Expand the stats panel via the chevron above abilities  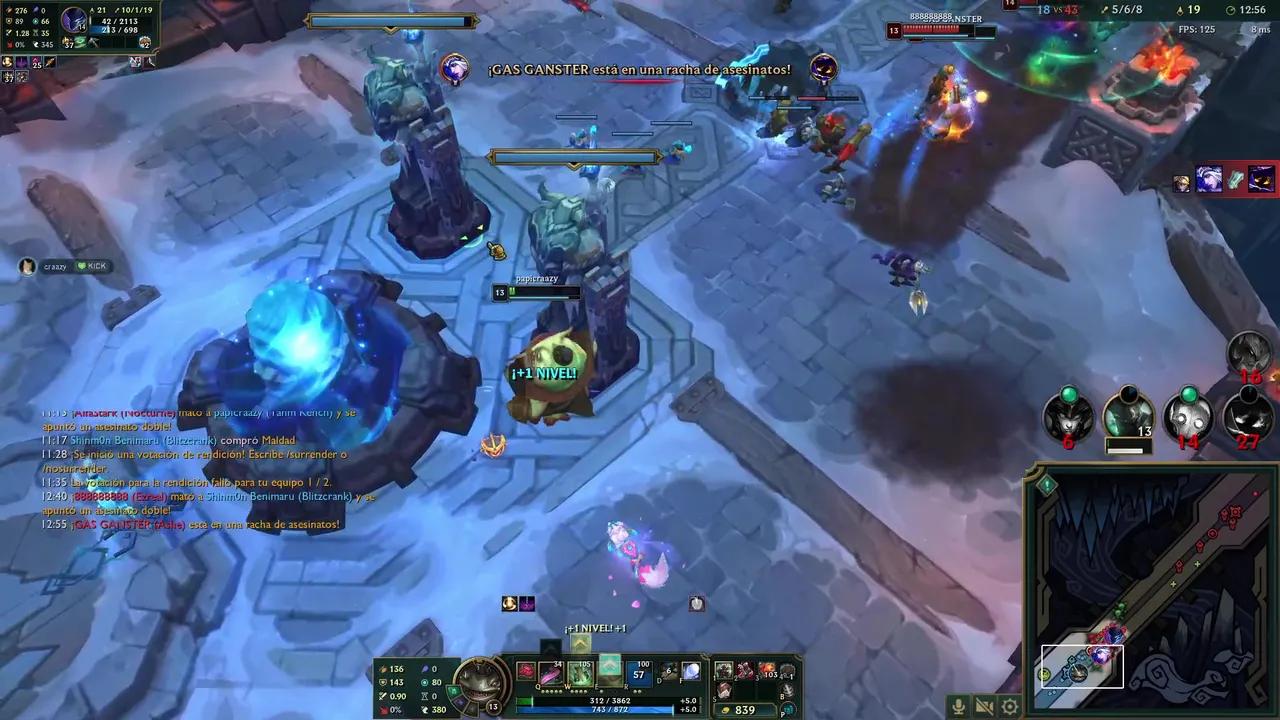click(579, 644)
